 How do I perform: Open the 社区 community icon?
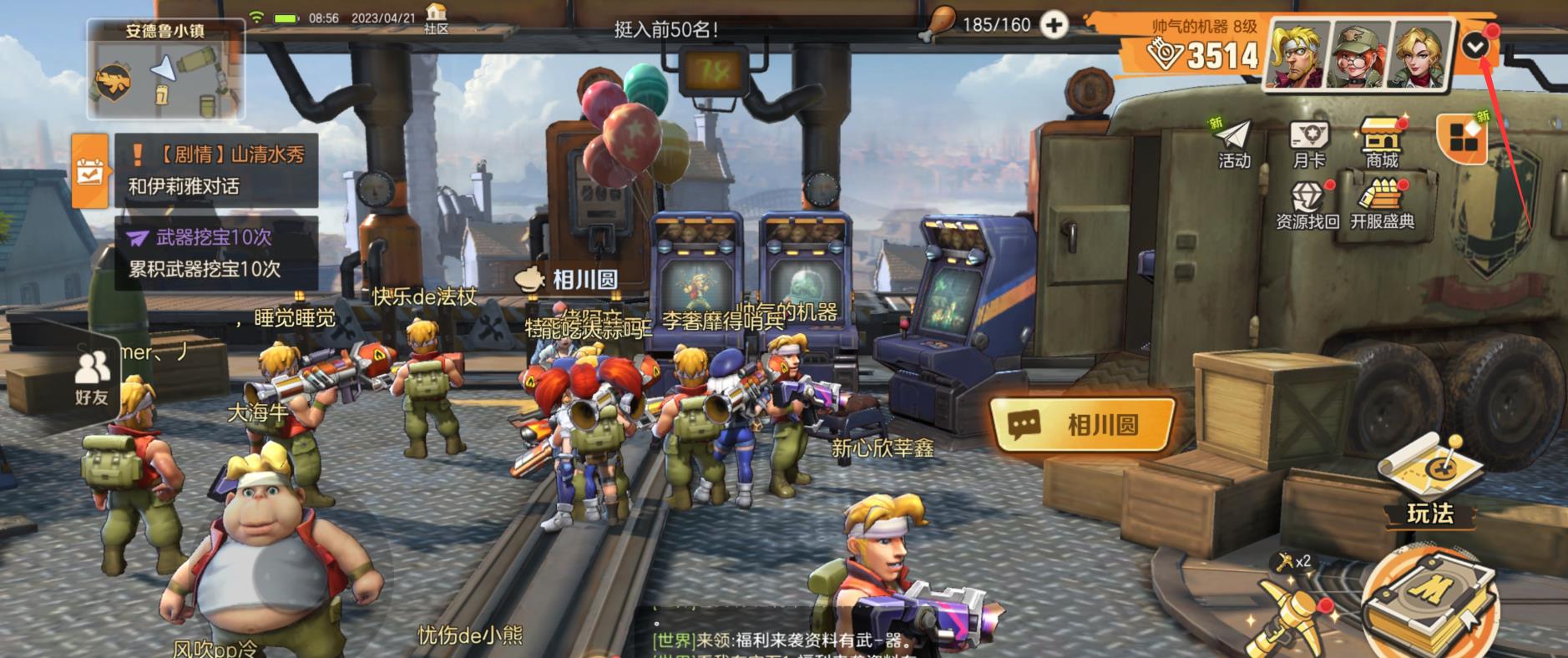pos(436,18)
